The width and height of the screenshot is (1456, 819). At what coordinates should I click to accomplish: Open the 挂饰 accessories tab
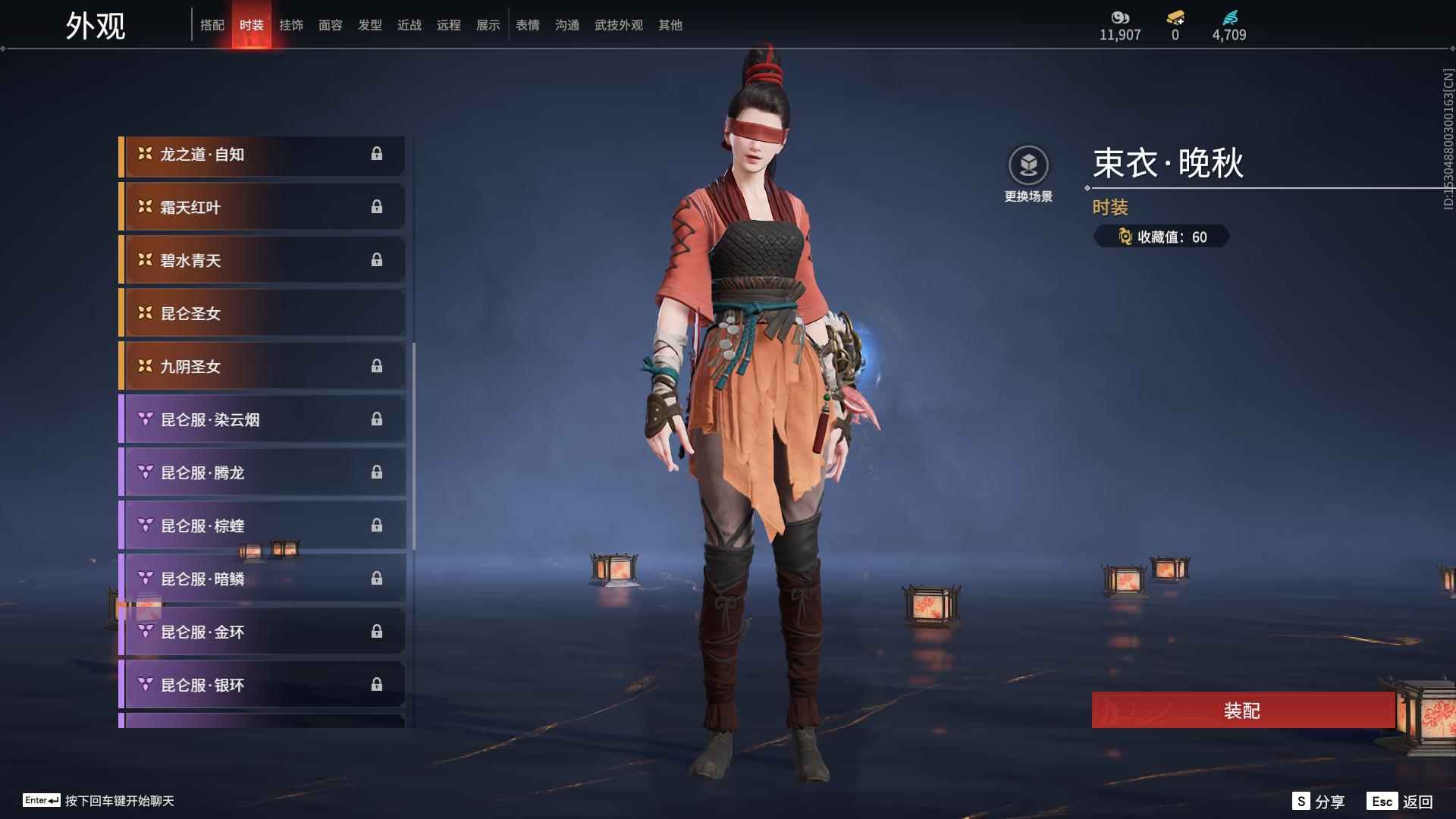click(291, 25)
